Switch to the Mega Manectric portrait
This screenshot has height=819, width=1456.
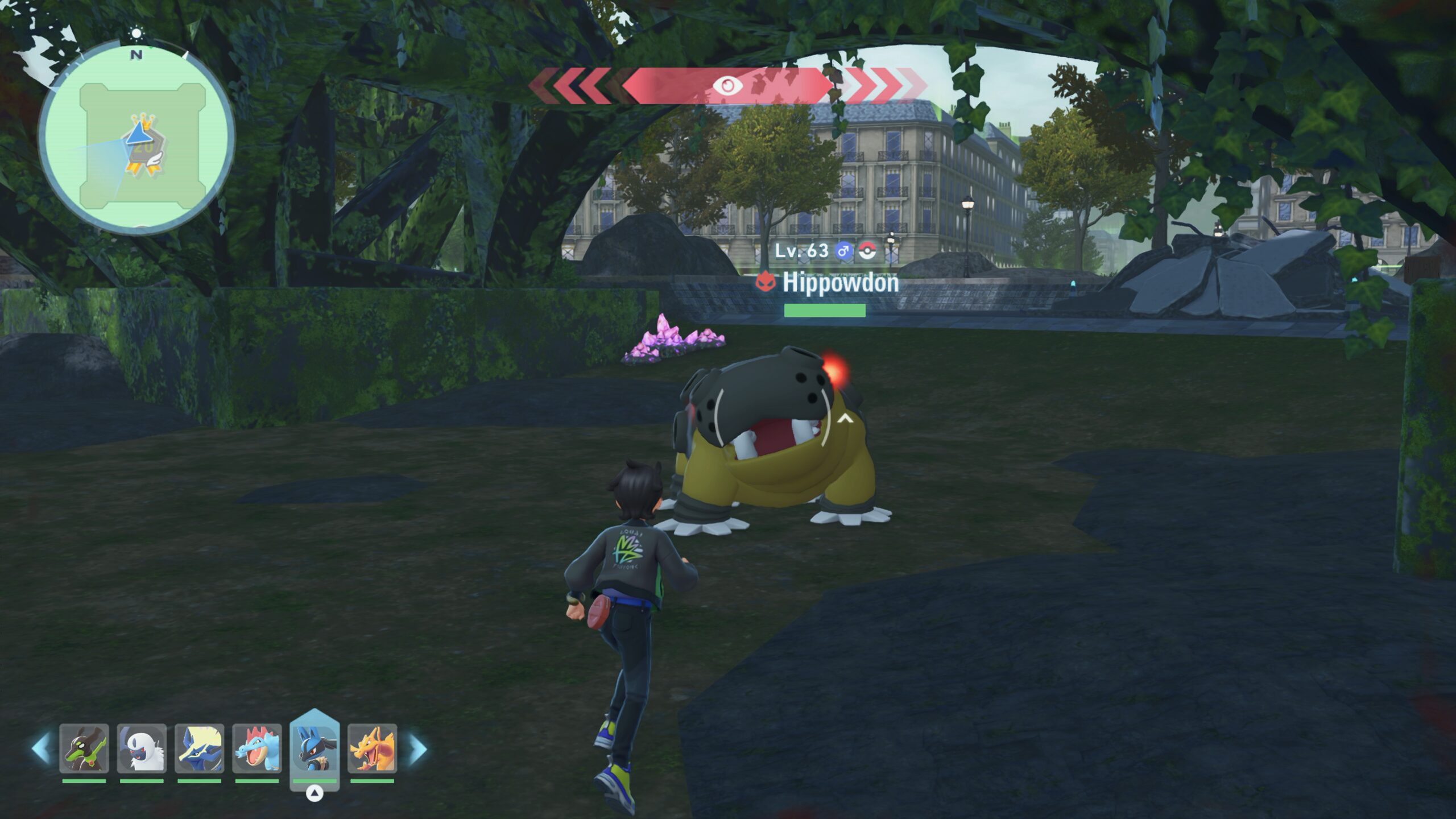199,748
